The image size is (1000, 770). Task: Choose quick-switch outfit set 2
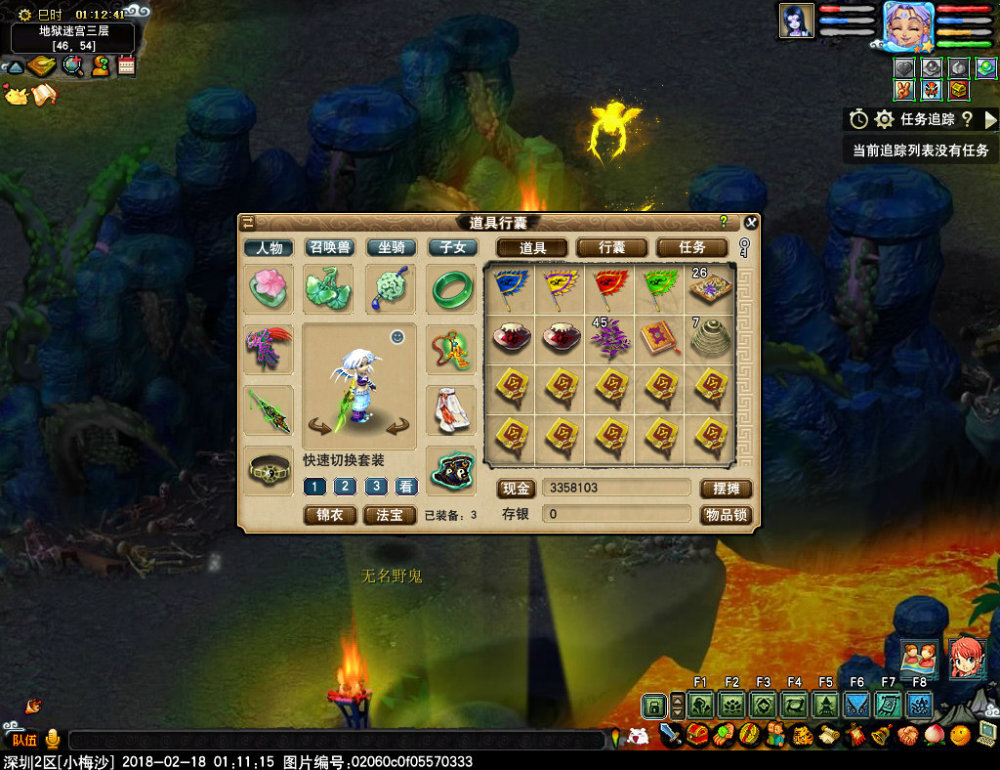click(x=345, y=487)
